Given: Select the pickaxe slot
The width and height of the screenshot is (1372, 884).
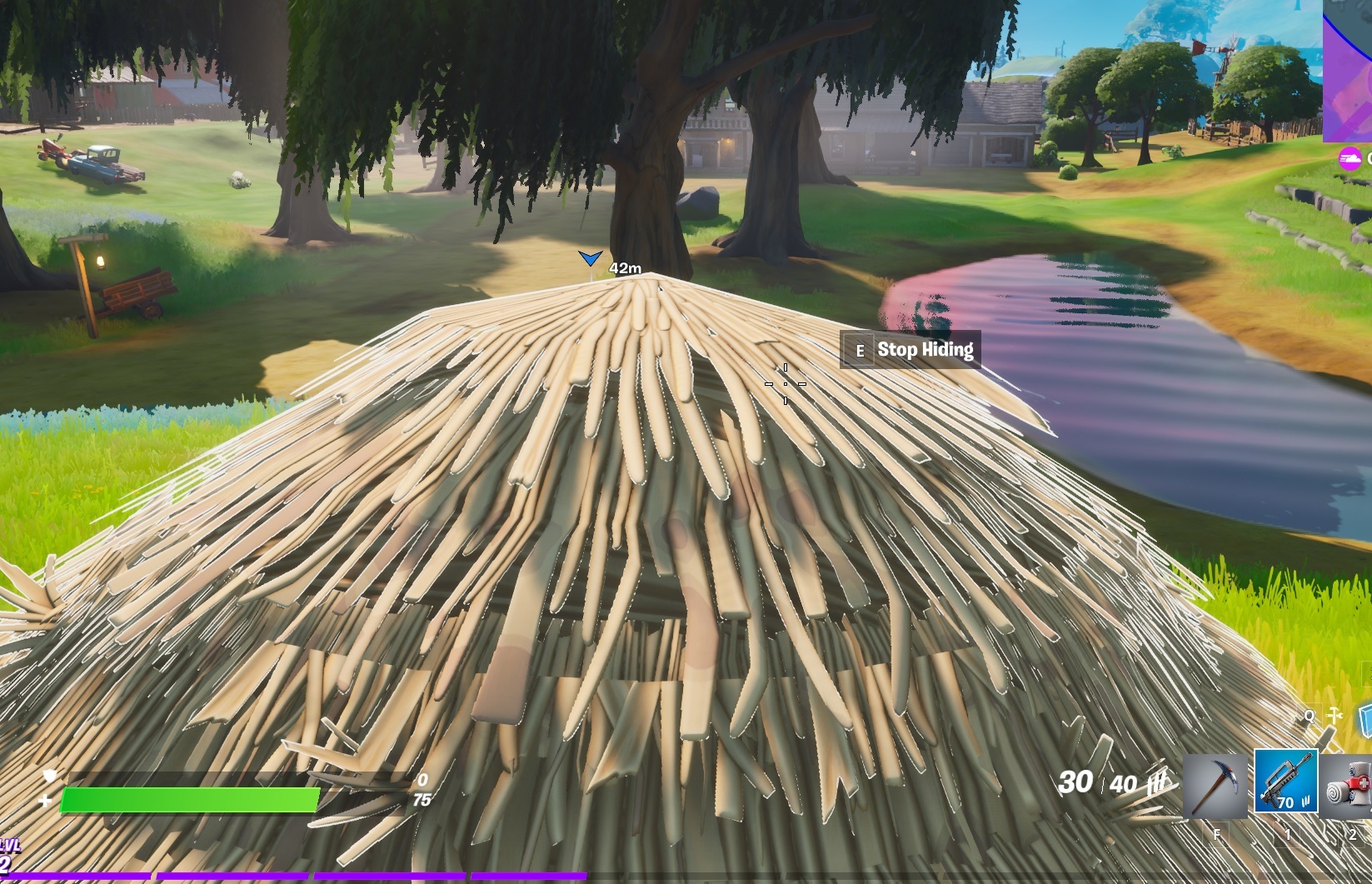Looking at the screenshot, I should point(1214,786).
